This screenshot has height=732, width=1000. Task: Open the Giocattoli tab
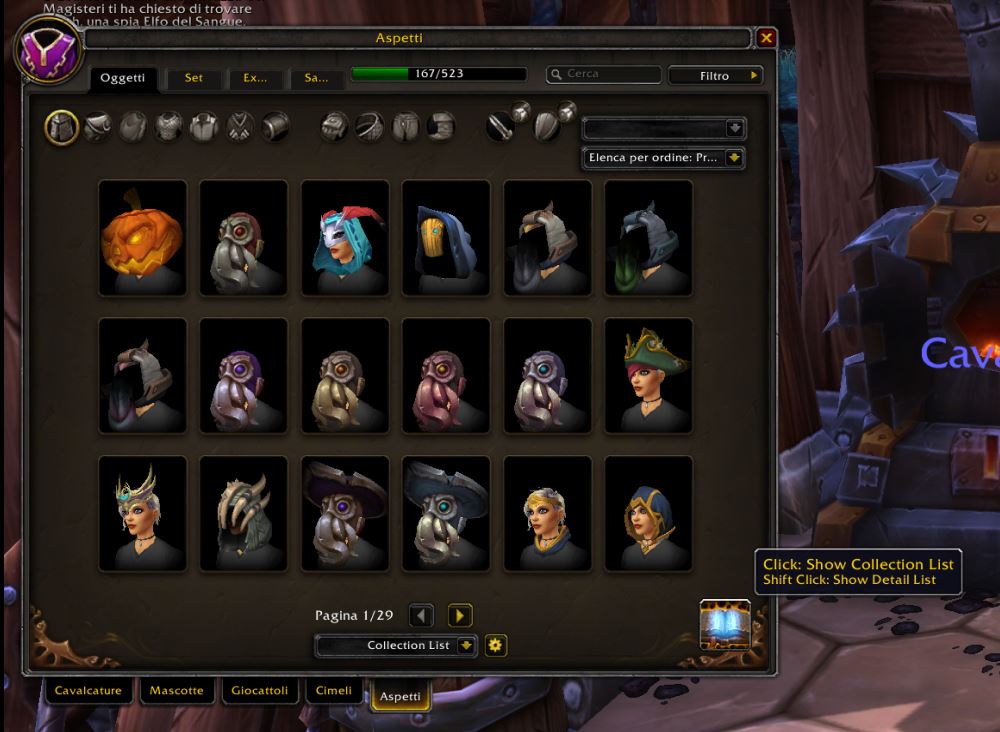pyautogui.click(x=259, y=690)
